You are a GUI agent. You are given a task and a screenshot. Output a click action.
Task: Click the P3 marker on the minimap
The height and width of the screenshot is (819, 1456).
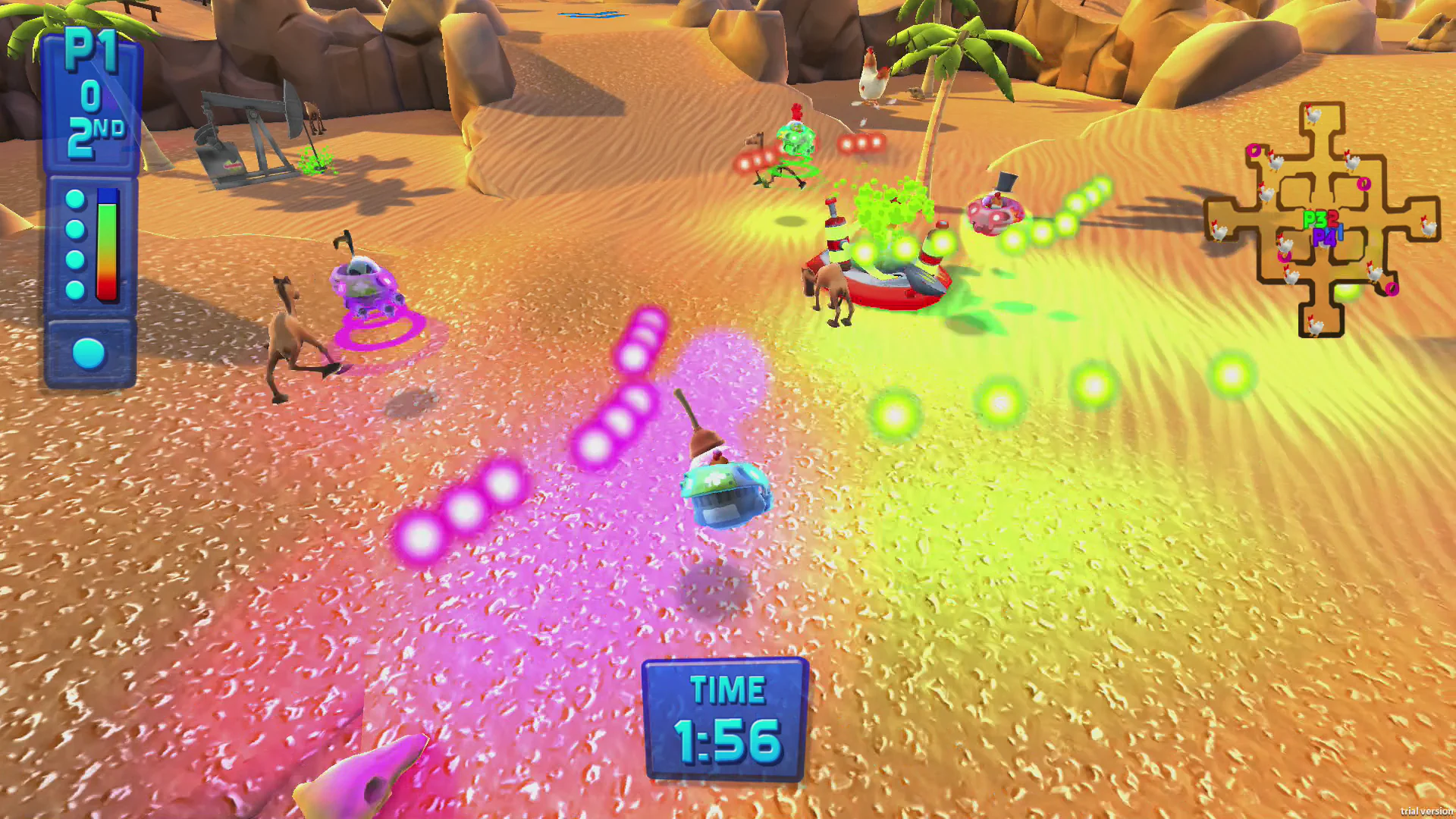(x=1313, y=218)
